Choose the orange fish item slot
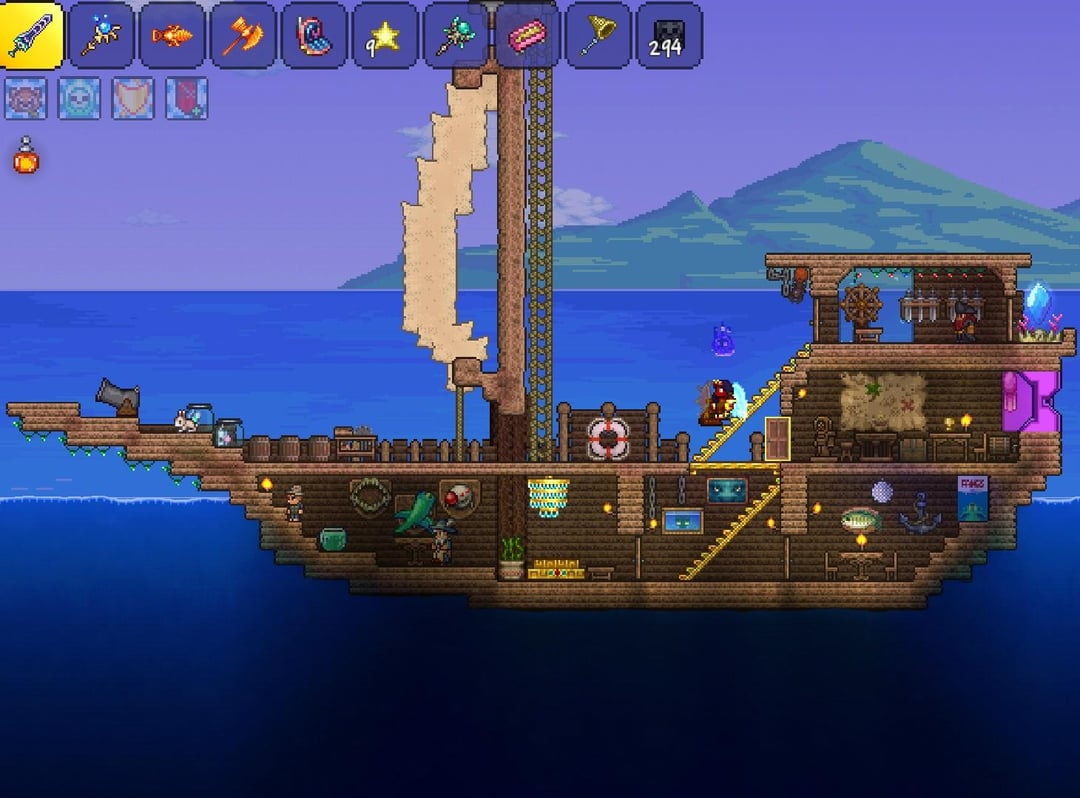1080x798 pixels. pyautogui.click(x=172, y=36)
